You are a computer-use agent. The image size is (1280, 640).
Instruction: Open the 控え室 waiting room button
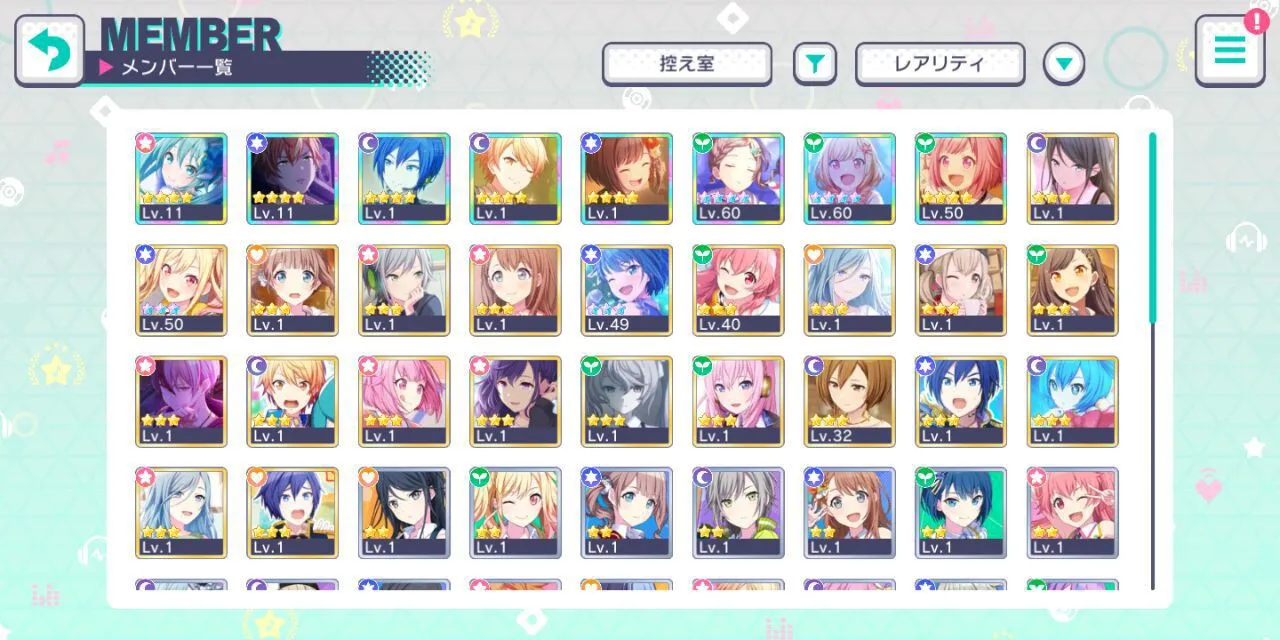pyautogui.click(x=686, y=64)
